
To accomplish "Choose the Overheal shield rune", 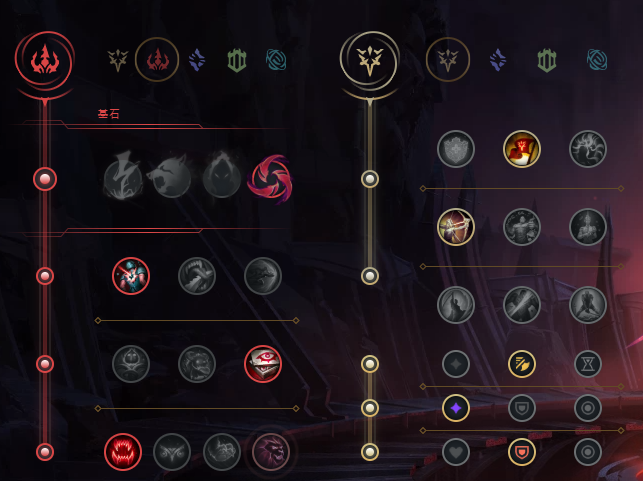I will coord(456,149).
